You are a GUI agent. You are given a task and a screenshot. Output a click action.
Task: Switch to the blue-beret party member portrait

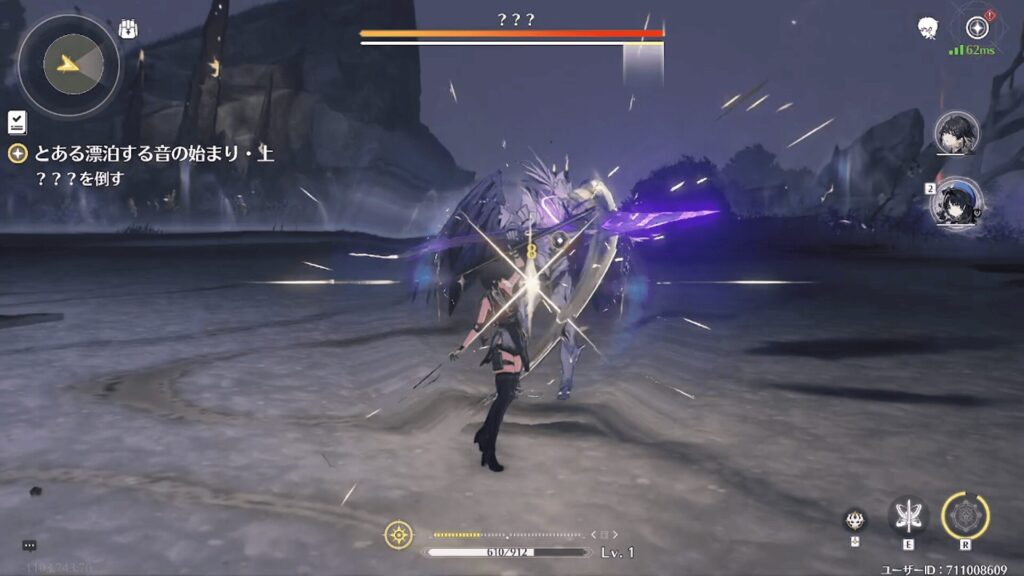[x=957, y=200]
